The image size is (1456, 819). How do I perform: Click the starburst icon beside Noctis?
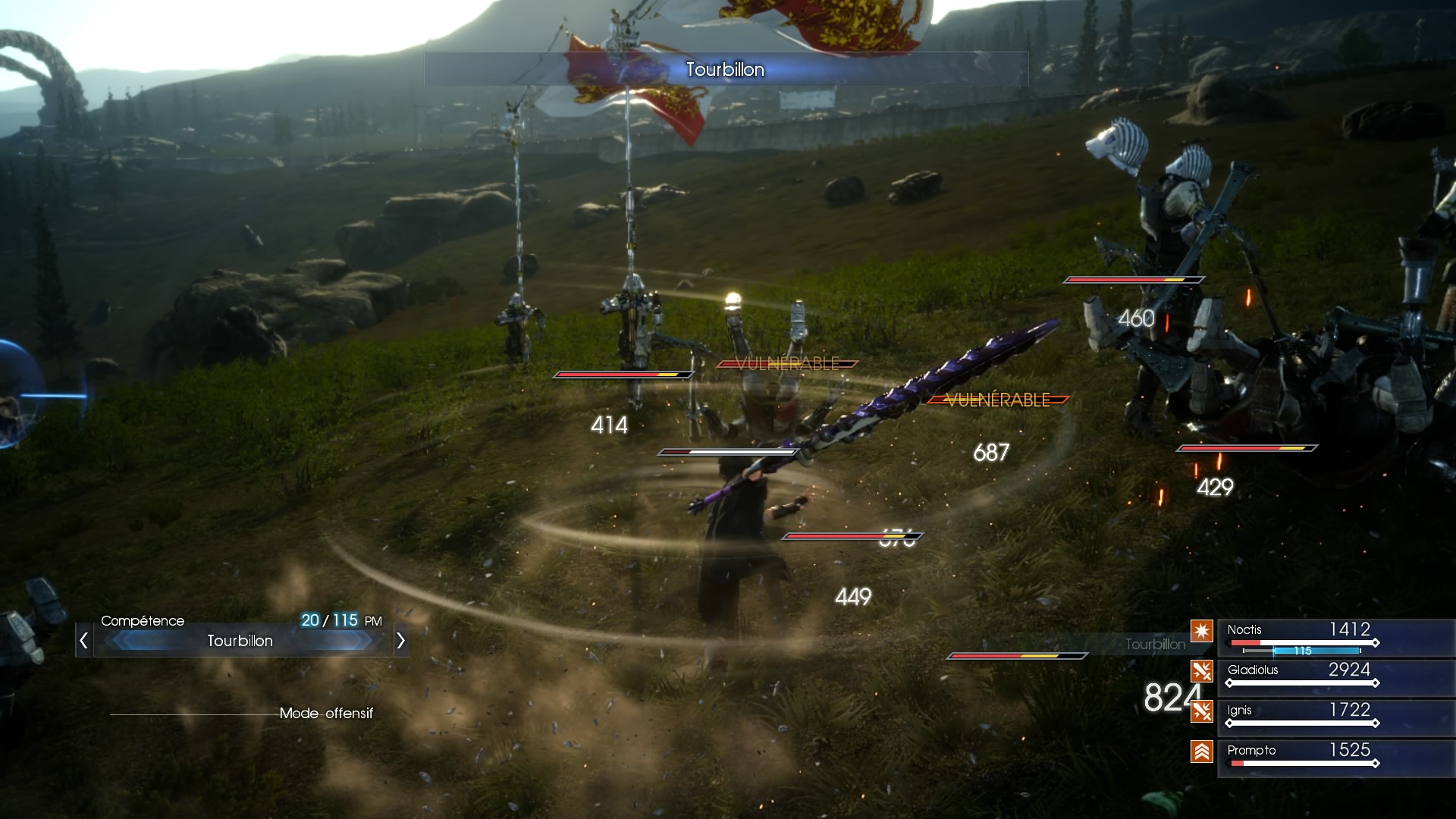point(1201,630)
